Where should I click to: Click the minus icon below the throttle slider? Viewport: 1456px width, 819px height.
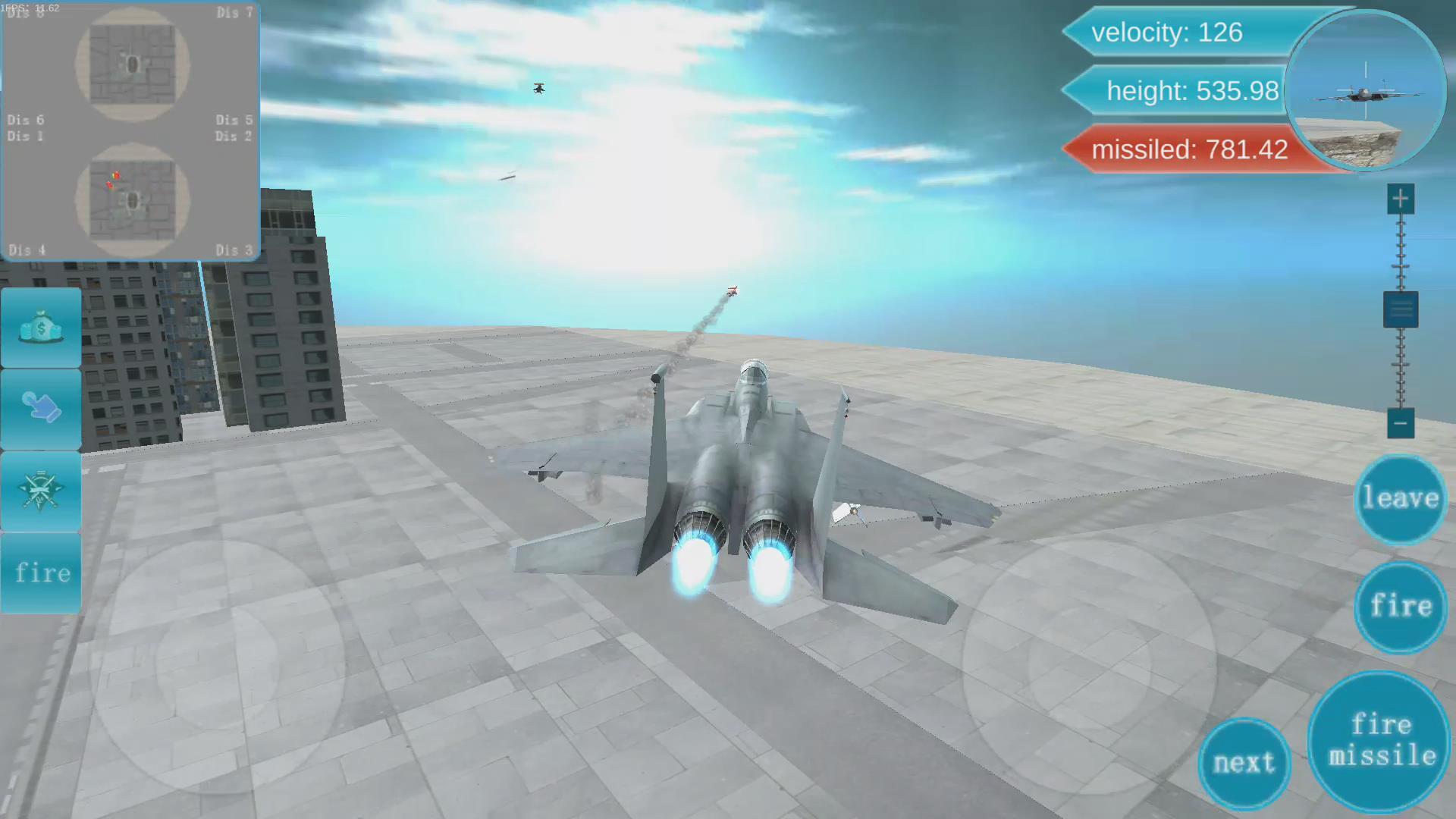tap(1400, 423)
